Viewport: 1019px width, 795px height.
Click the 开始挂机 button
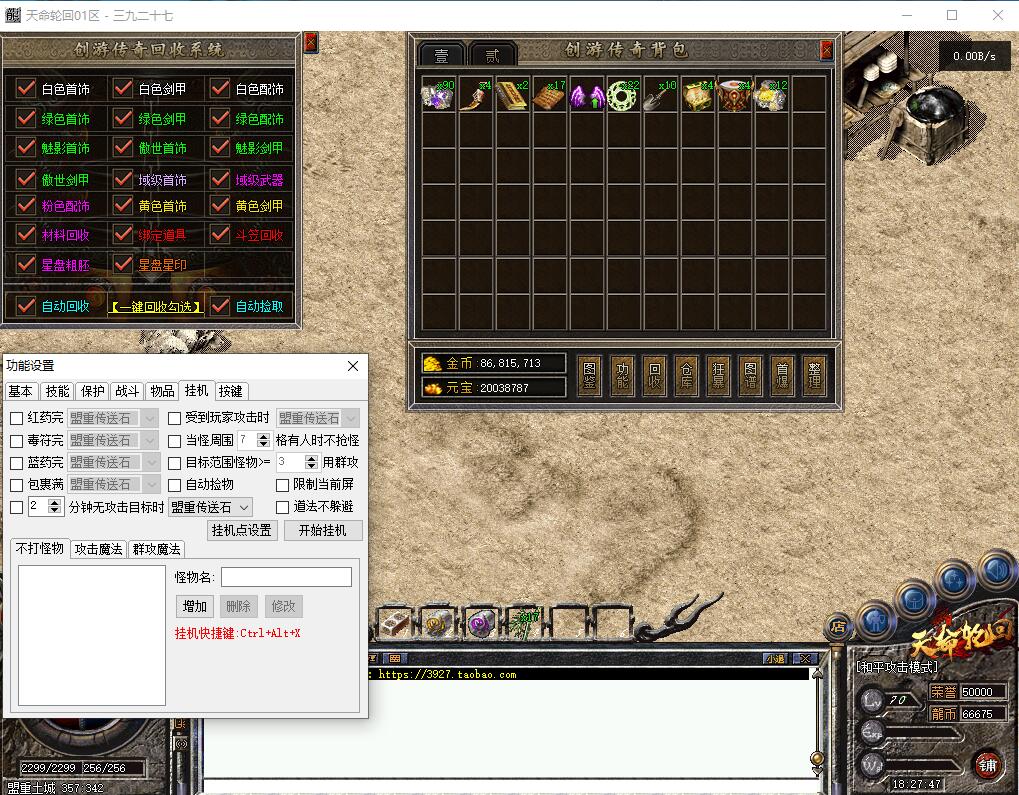click(x=323, y=530)
